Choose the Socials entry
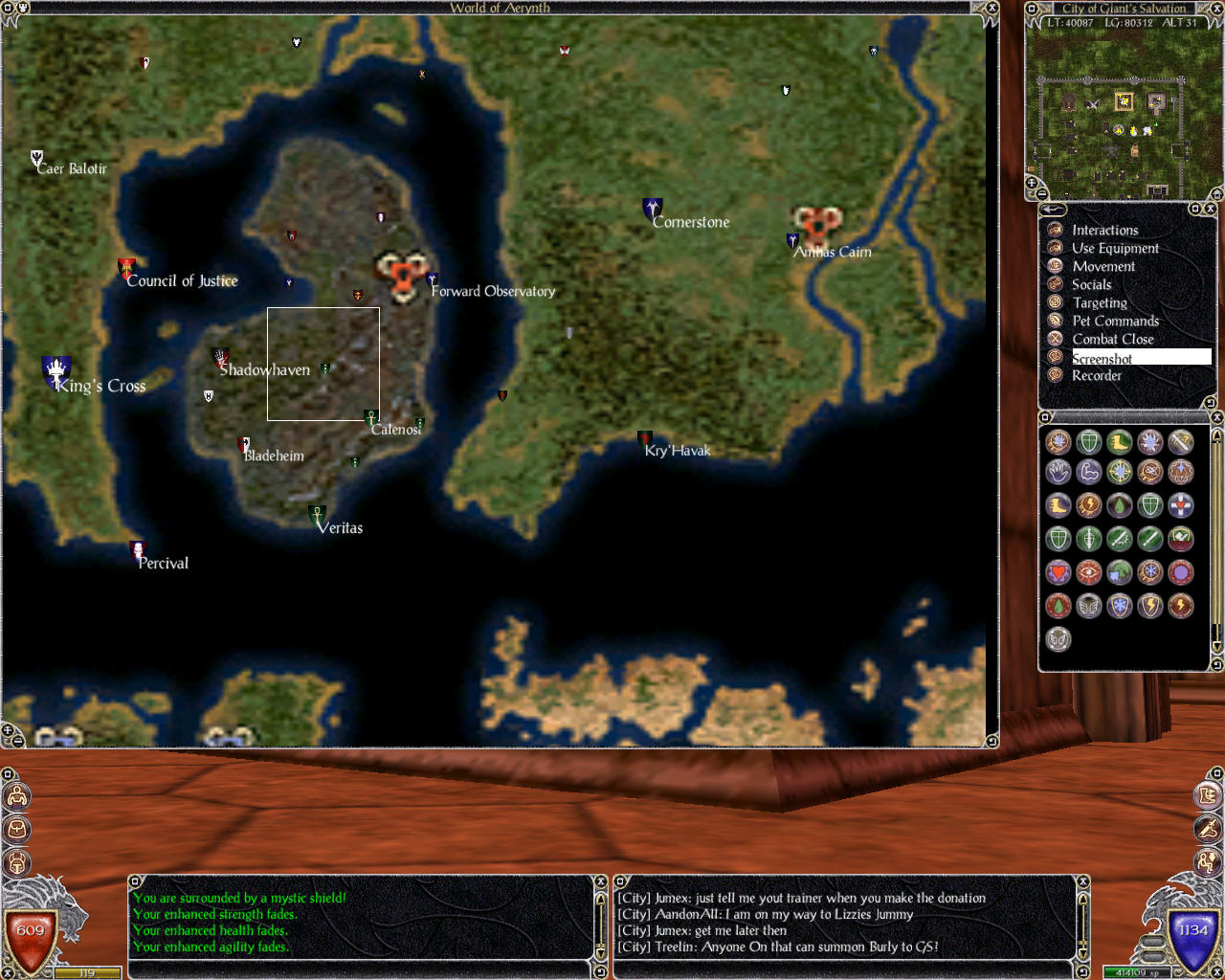Screen dimensions: 1225x980 click(1092, 284)
